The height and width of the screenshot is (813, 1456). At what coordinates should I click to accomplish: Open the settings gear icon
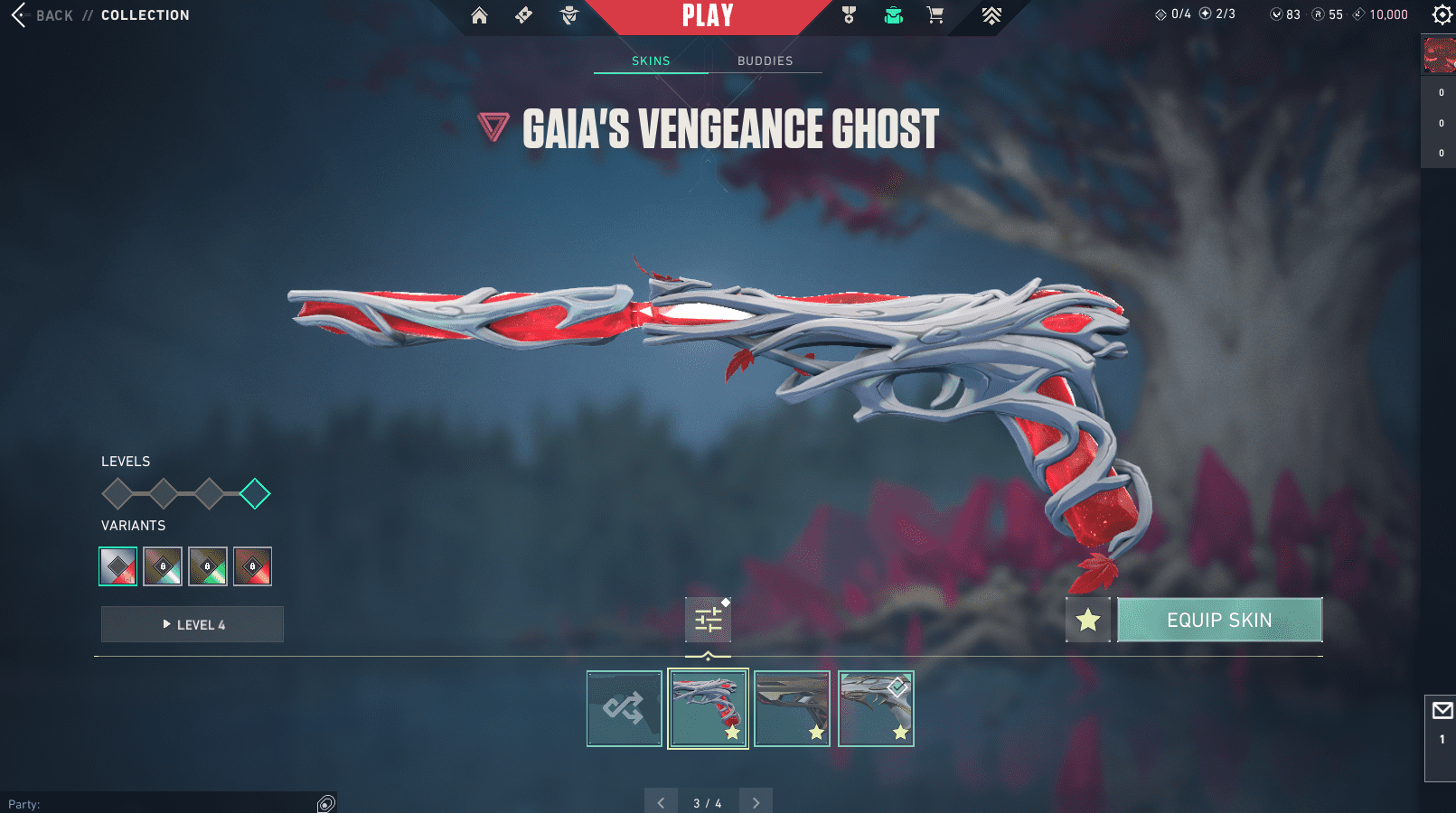[x=1442, y=14]
